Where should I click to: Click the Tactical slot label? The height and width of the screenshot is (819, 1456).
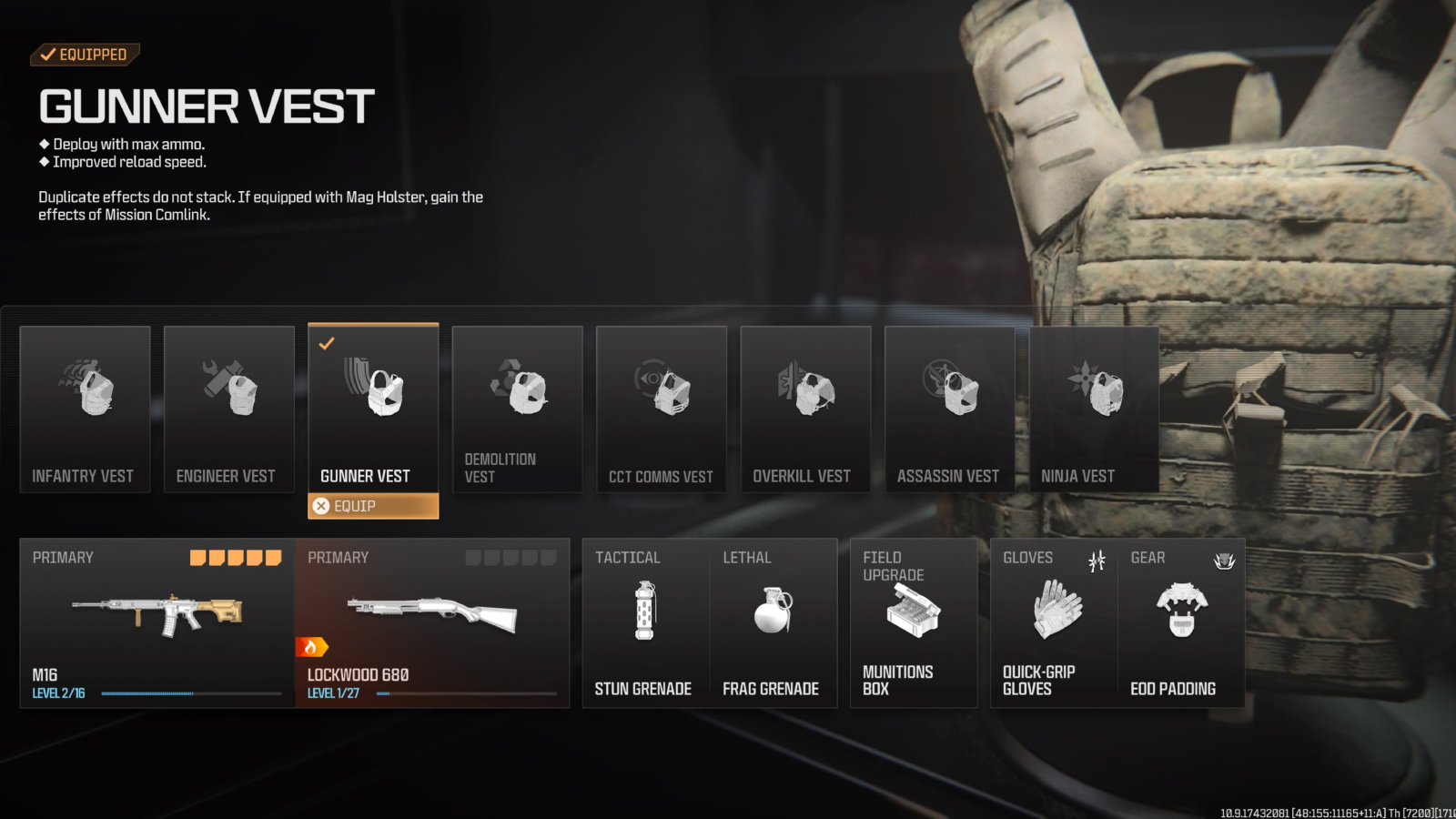coord(628,558)
